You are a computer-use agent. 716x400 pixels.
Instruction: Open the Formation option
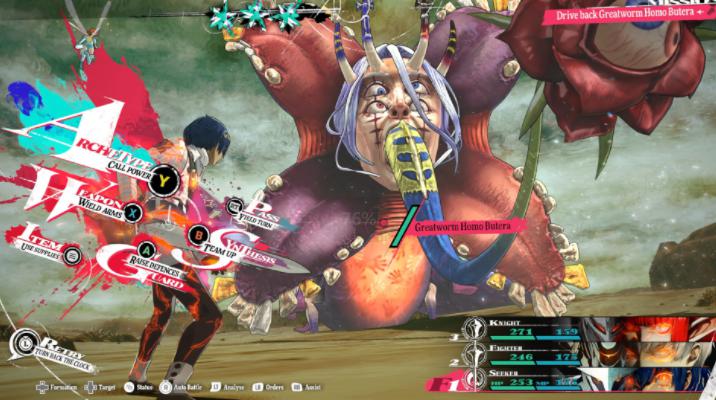(x=58, y=385)
